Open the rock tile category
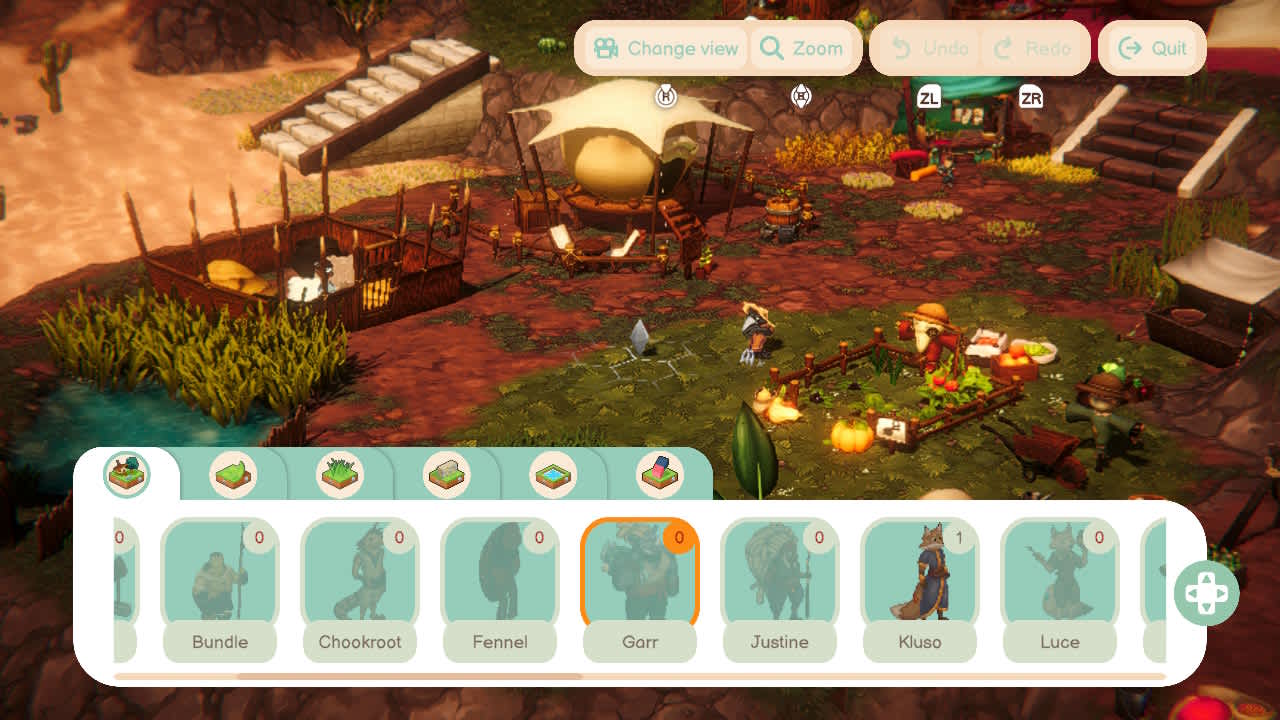Viewport: 1280px width, 720px height. [447, 476]
